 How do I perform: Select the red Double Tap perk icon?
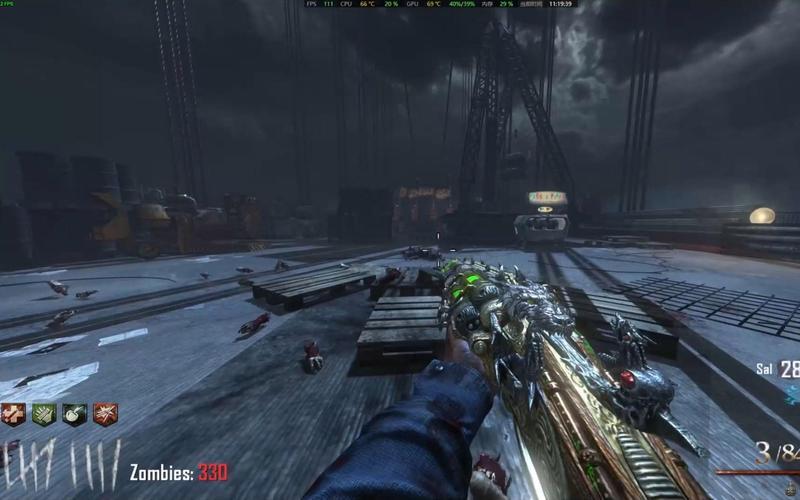(x=105, y=414)
